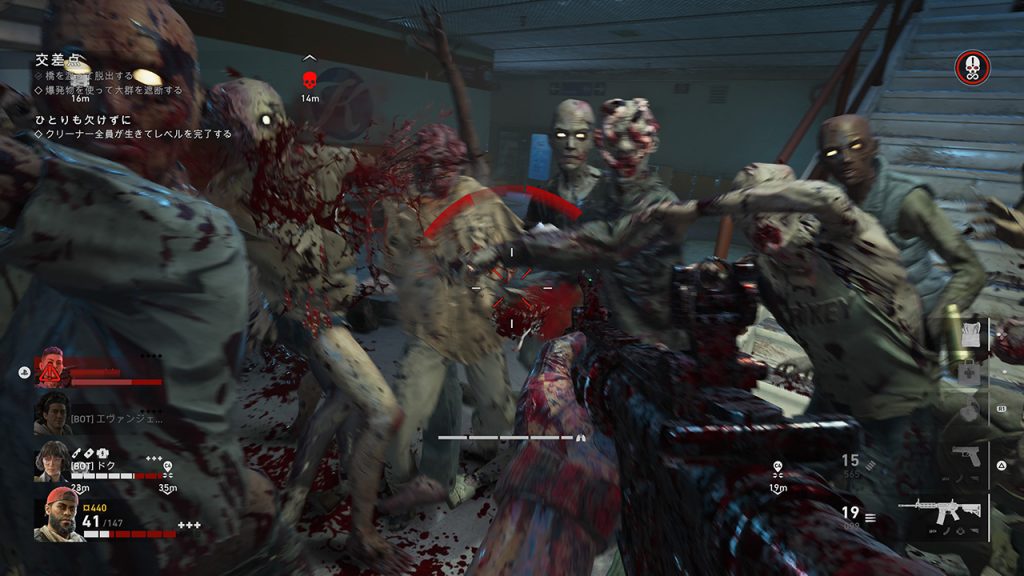Select the [BOT] エヴァンジェ teammate portrait
This screenshot has width=1024, height=576.
(x=51, y=413)
